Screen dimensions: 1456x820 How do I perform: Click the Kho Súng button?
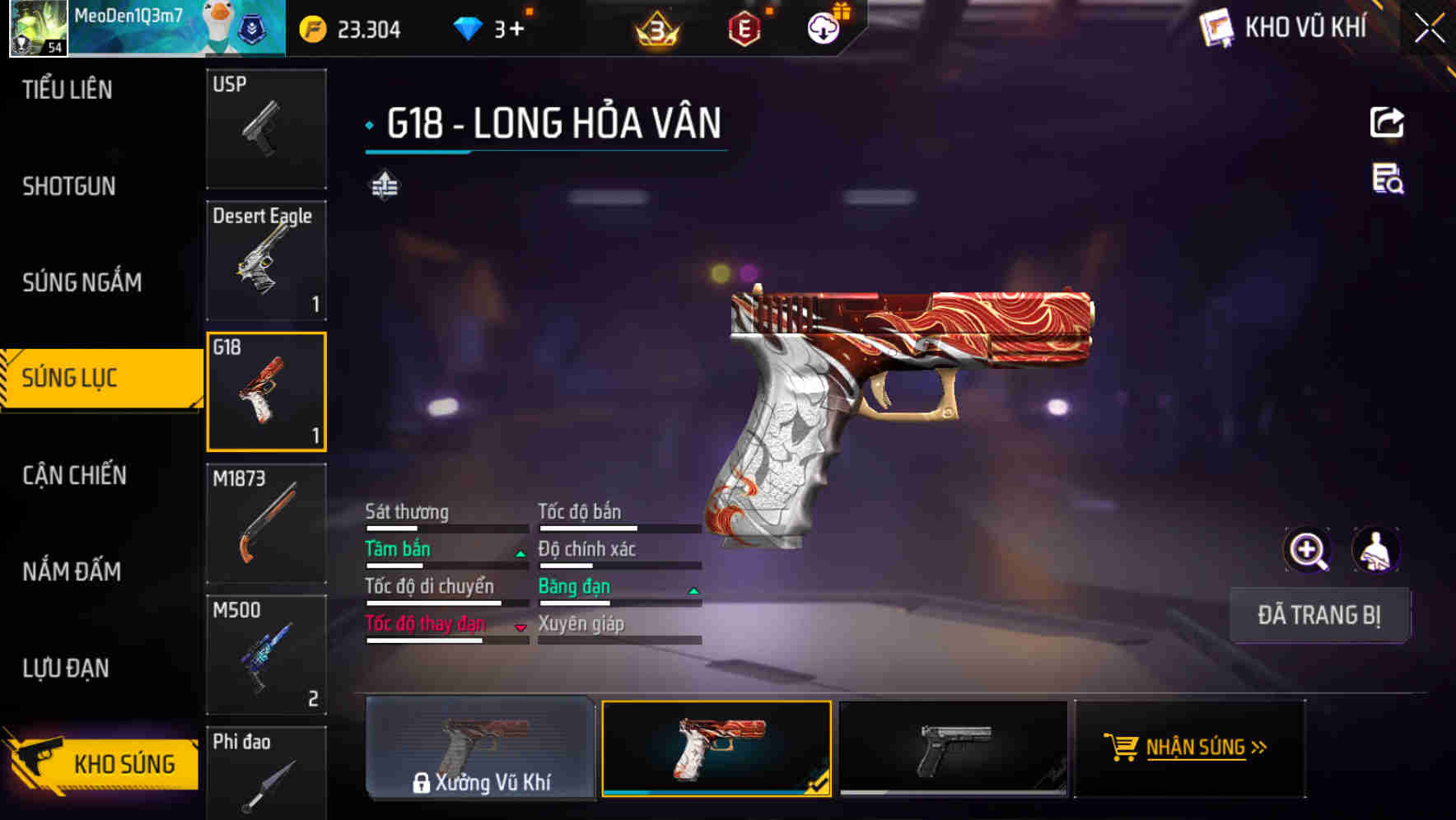tap(103, 763)
